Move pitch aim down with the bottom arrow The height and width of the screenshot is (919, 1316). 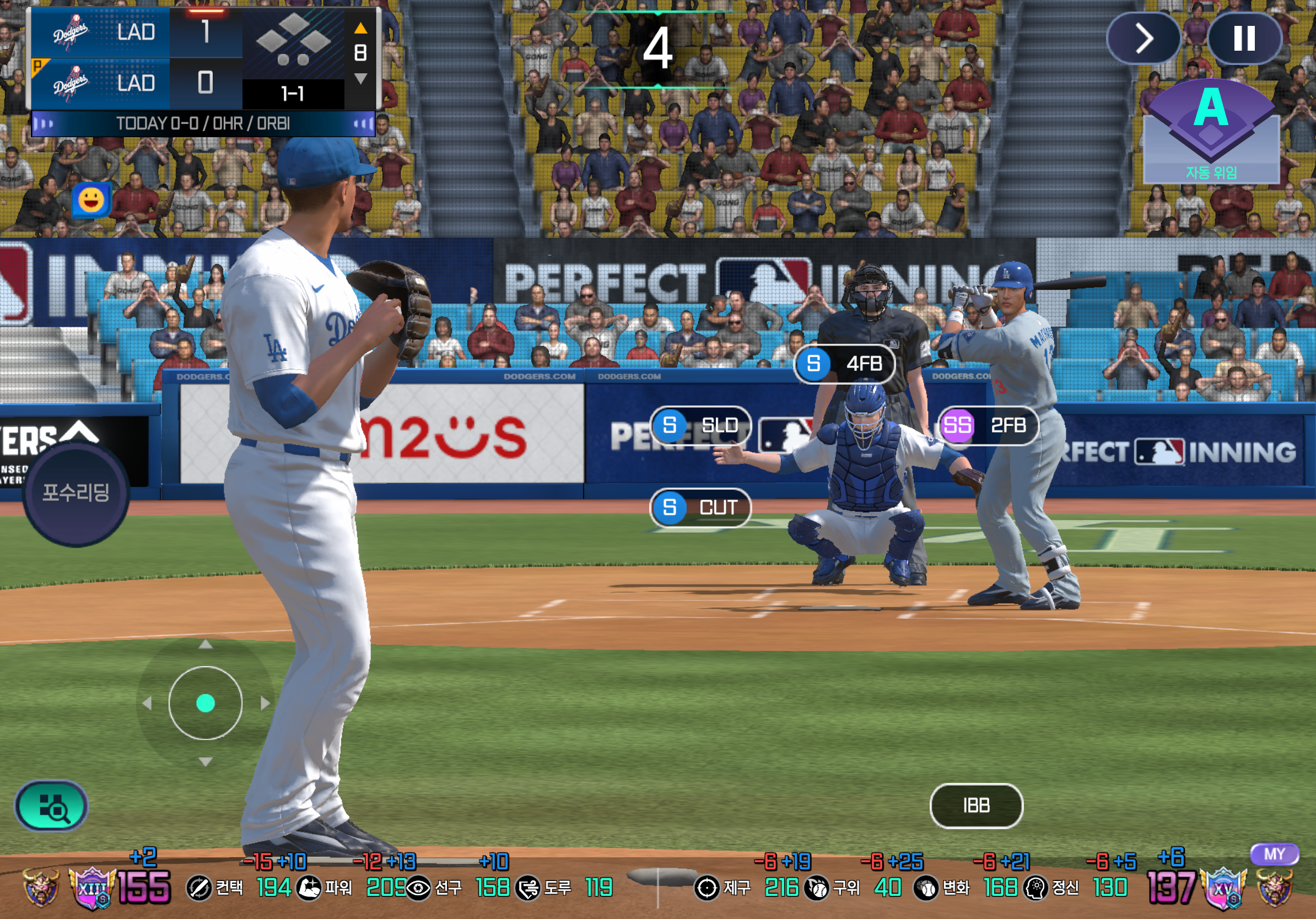205,762
